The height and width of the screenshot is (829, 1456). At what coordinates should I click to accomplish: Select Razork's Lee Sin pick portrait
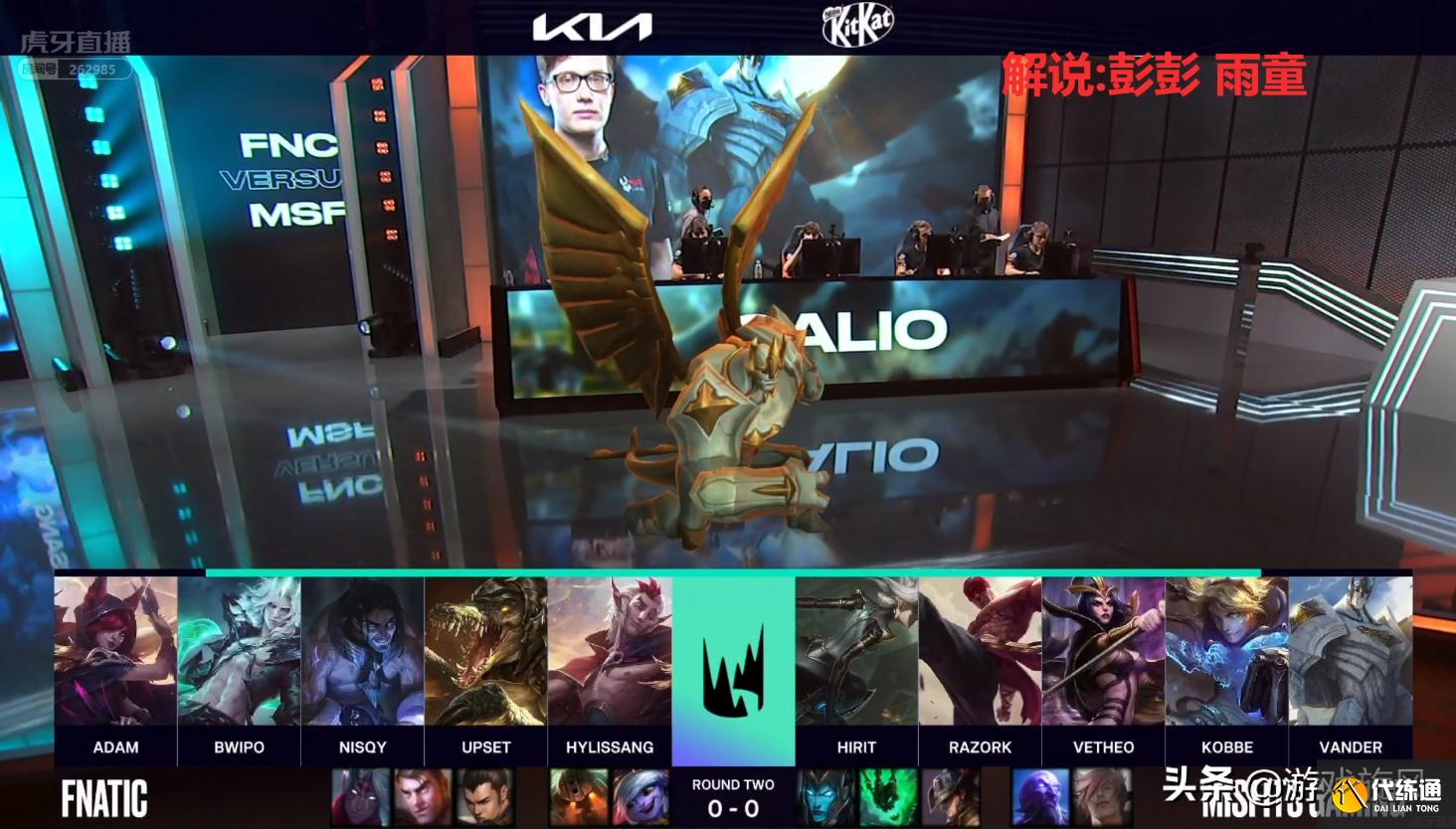click(x=980, y=651)
